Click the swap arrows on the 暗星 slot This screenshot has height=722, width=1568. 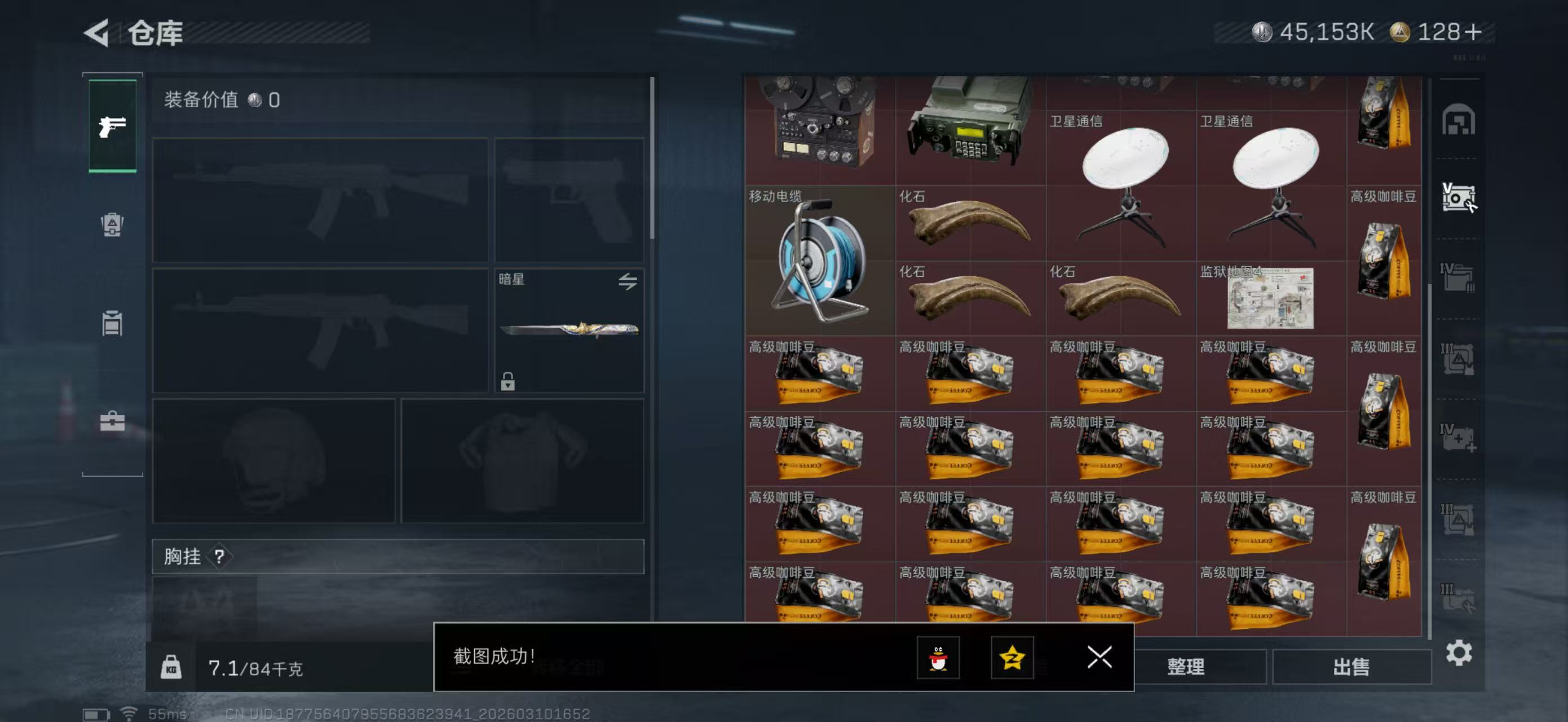tap(628, 281)
